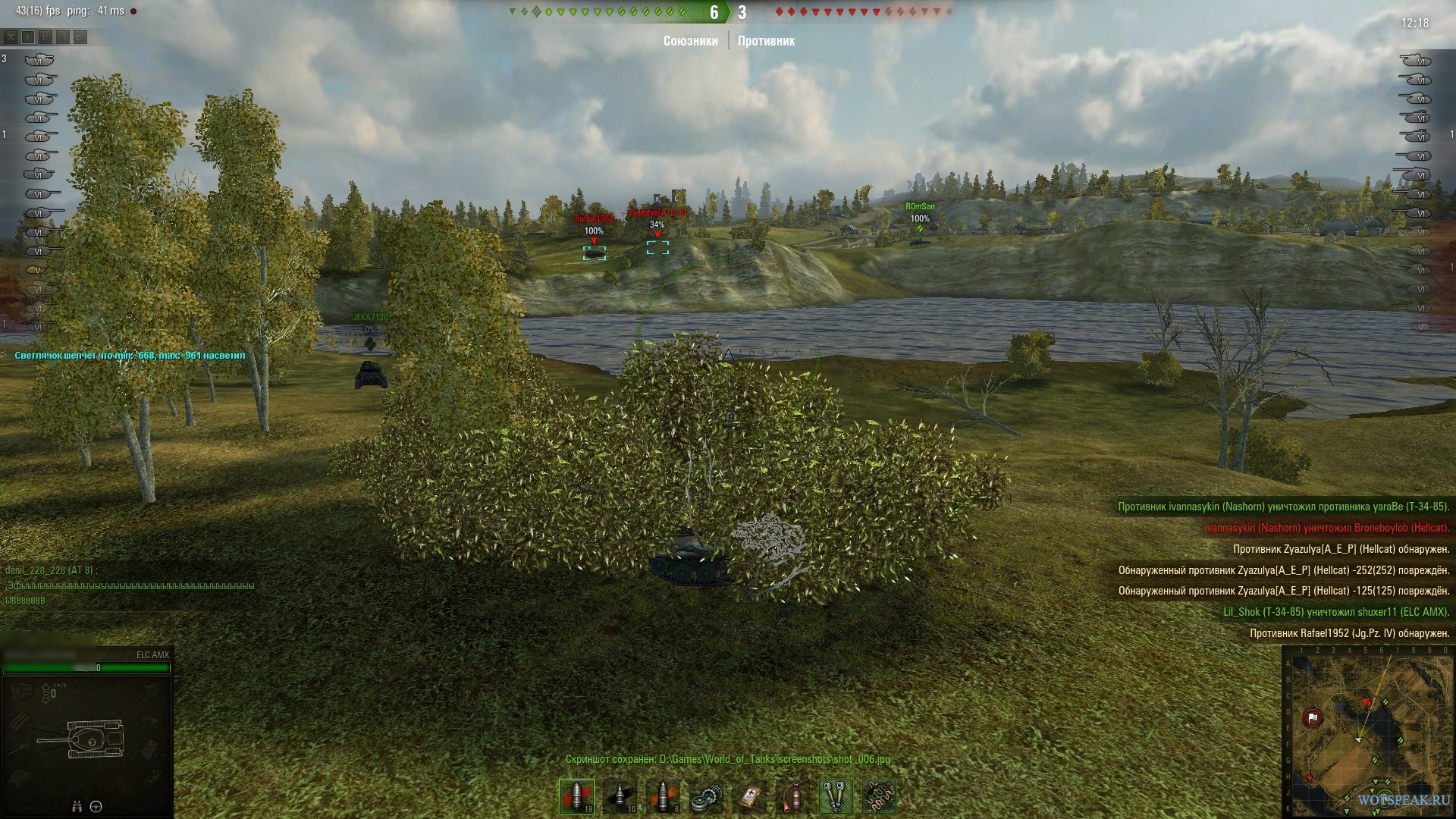Select enemy Zyazulya's 34% target marker
The image size is (1456, 819).
tap(657, 247)
